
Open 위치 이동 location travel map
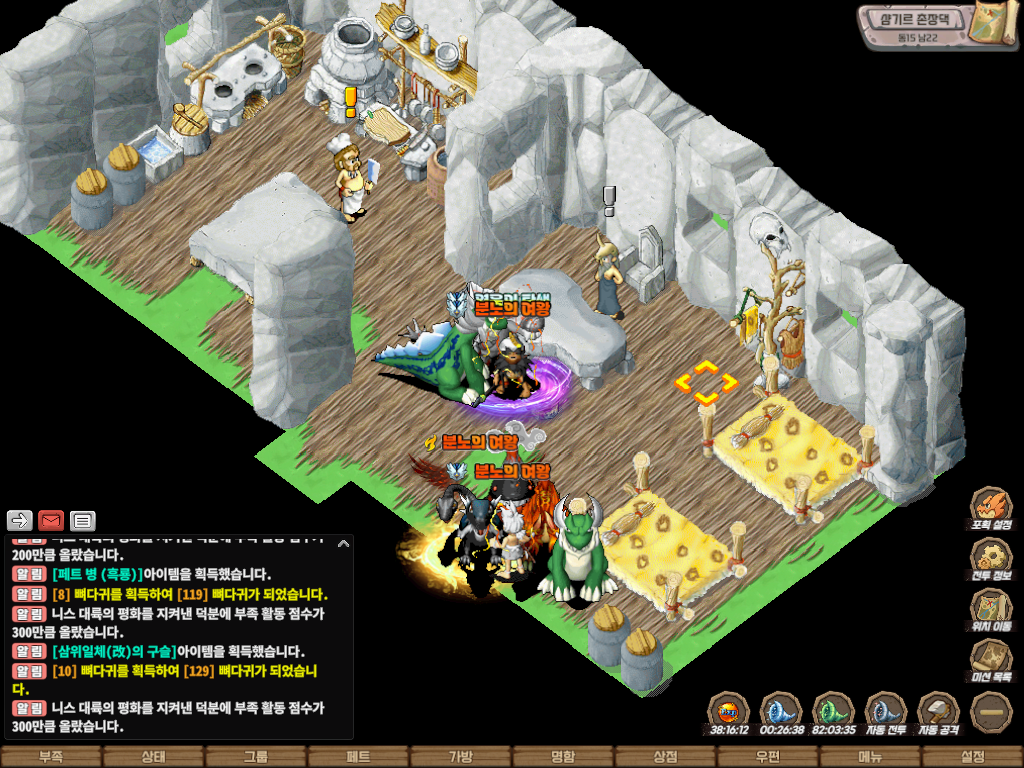tap(991, 609)
